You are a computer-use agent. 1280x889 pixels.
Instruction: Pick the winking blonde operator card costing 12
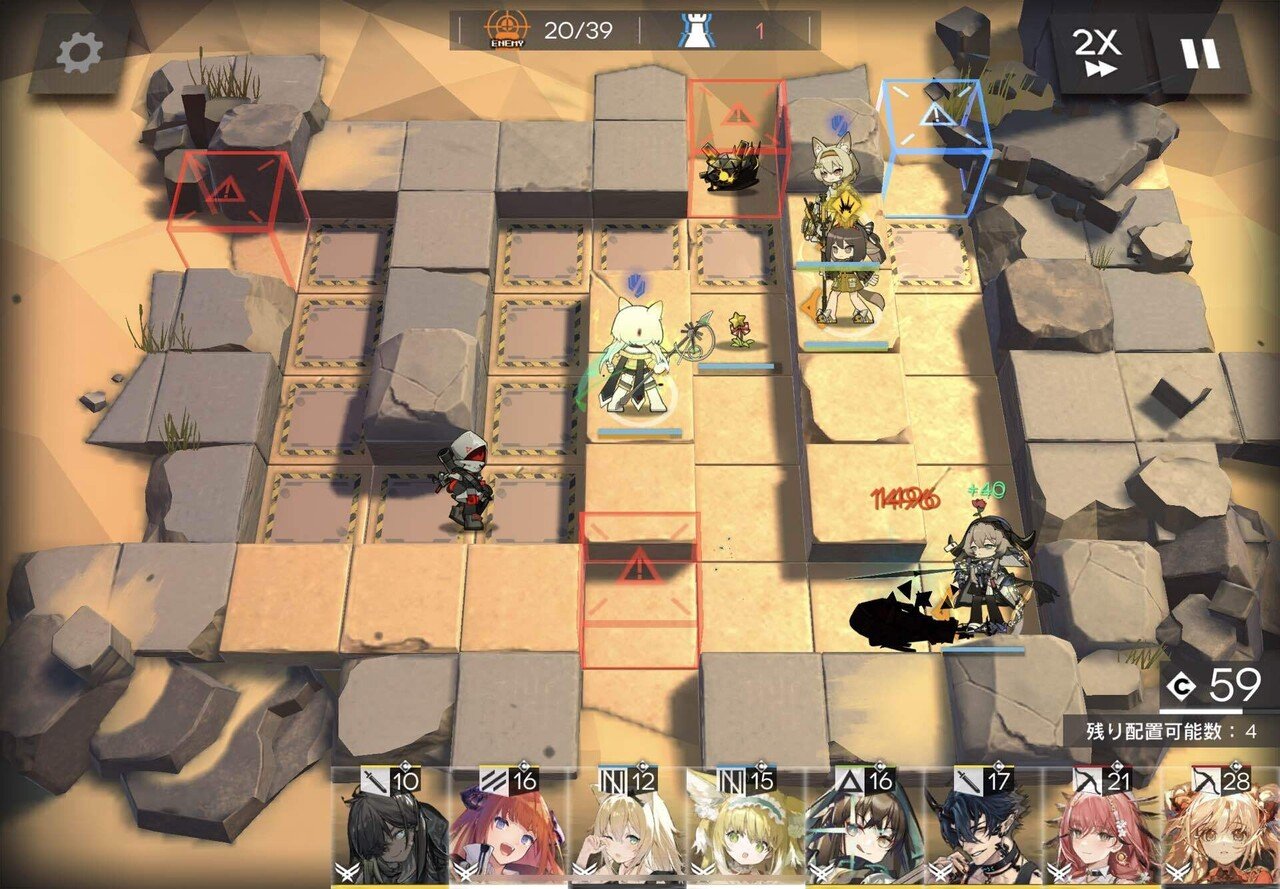[626, 829]
